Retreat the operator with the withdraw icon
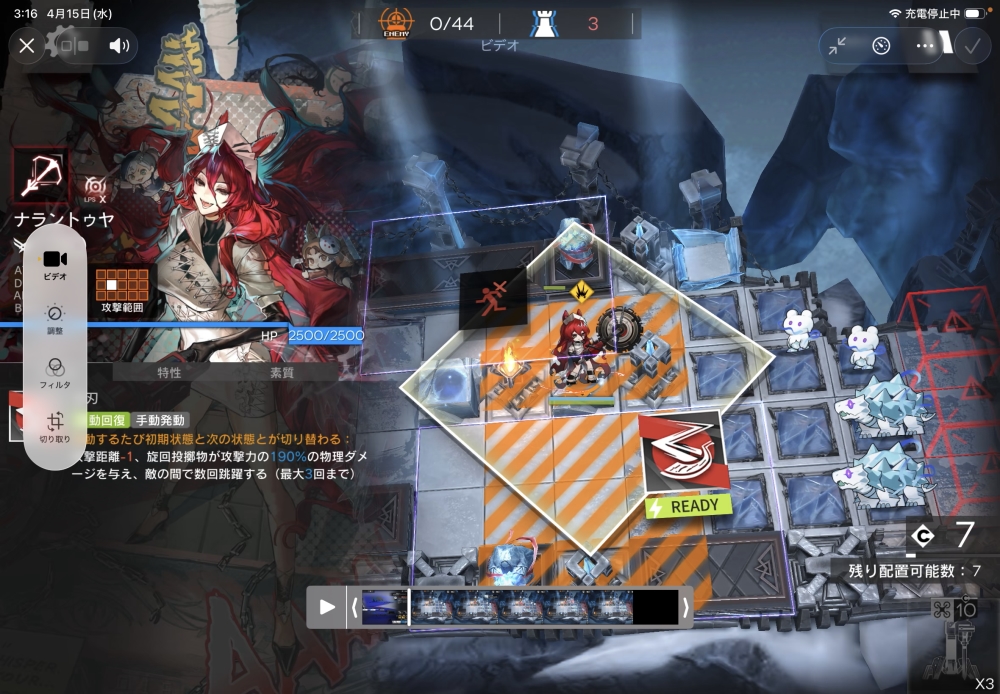This screenshot has width=1000, height=694. pyautogui.click(x=486, y=298)
